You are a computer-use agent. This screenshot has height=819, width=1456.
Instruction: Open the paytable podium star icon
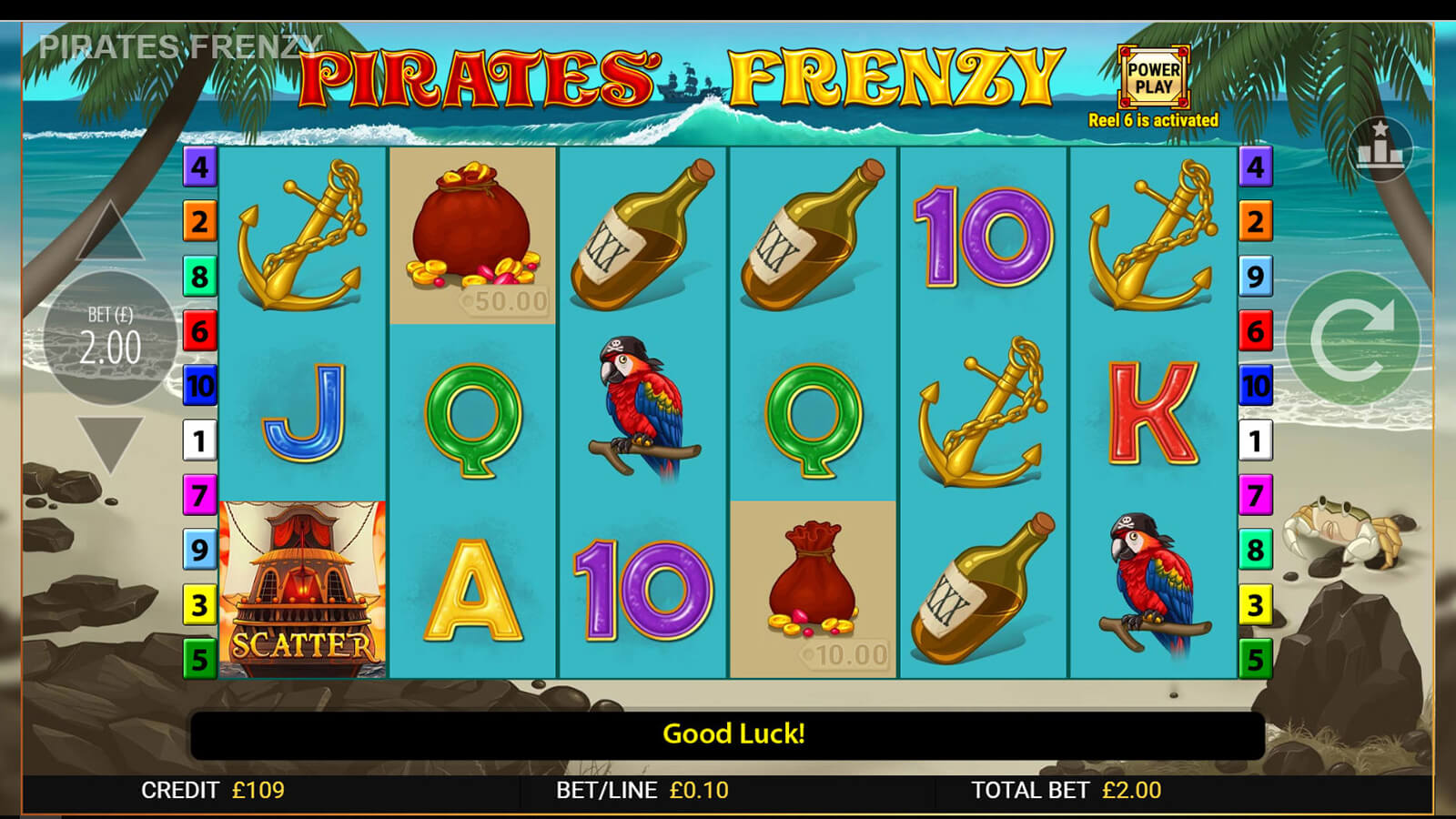click(x=1380, y=147)
